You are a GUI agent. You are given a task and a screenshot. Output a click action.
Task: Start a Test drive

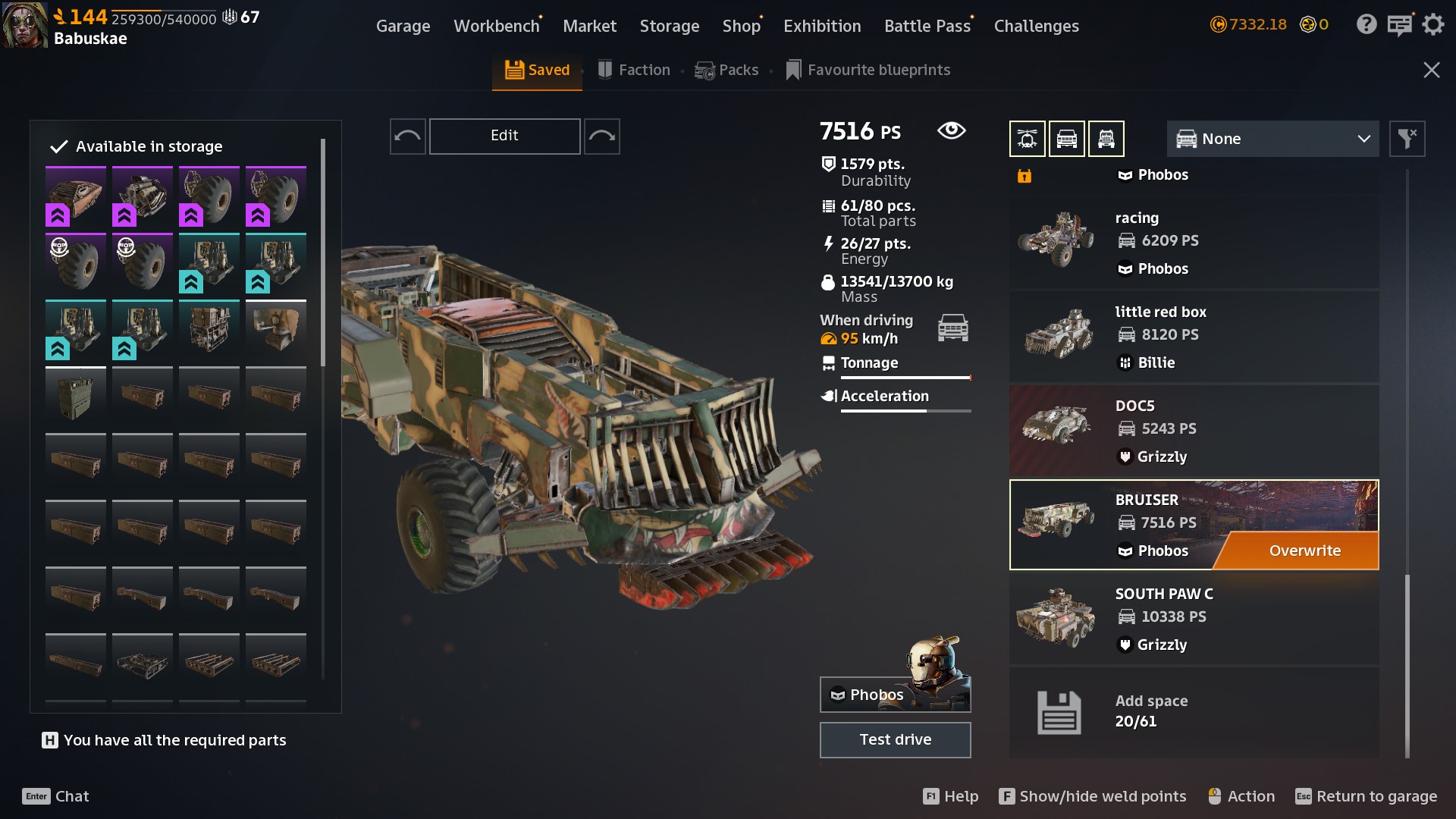point(895,739)
